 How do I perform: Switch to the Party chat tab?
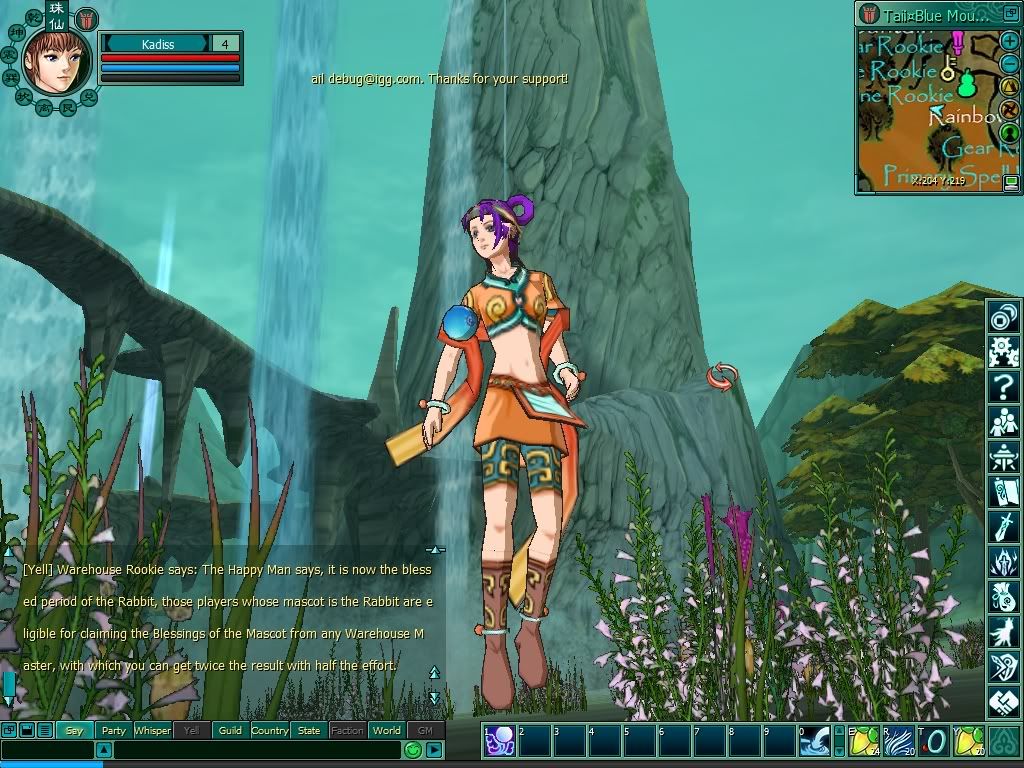coord(114,730)
